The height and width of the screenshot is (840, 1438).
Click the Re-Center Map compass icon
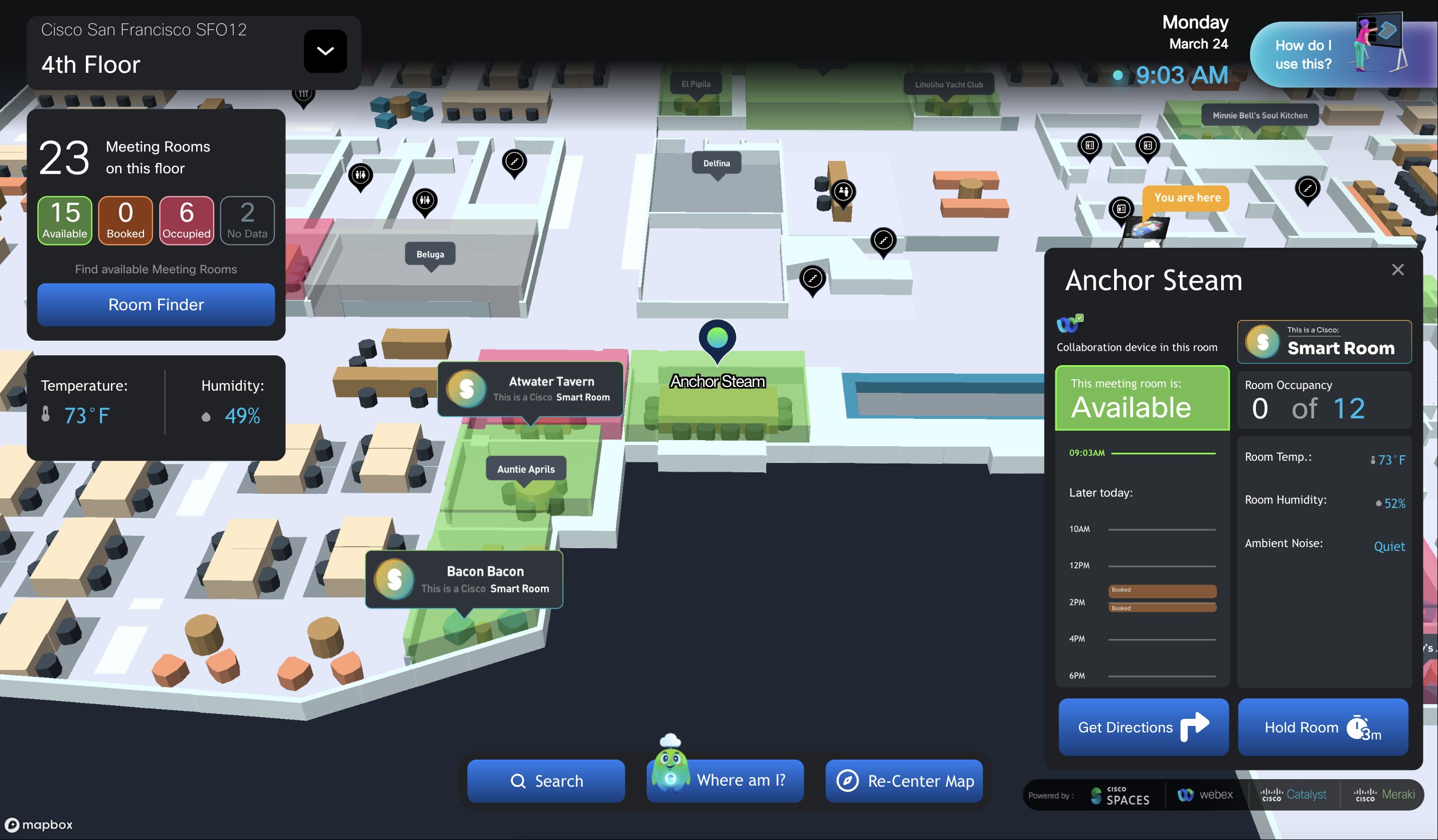tap(847, 781)
